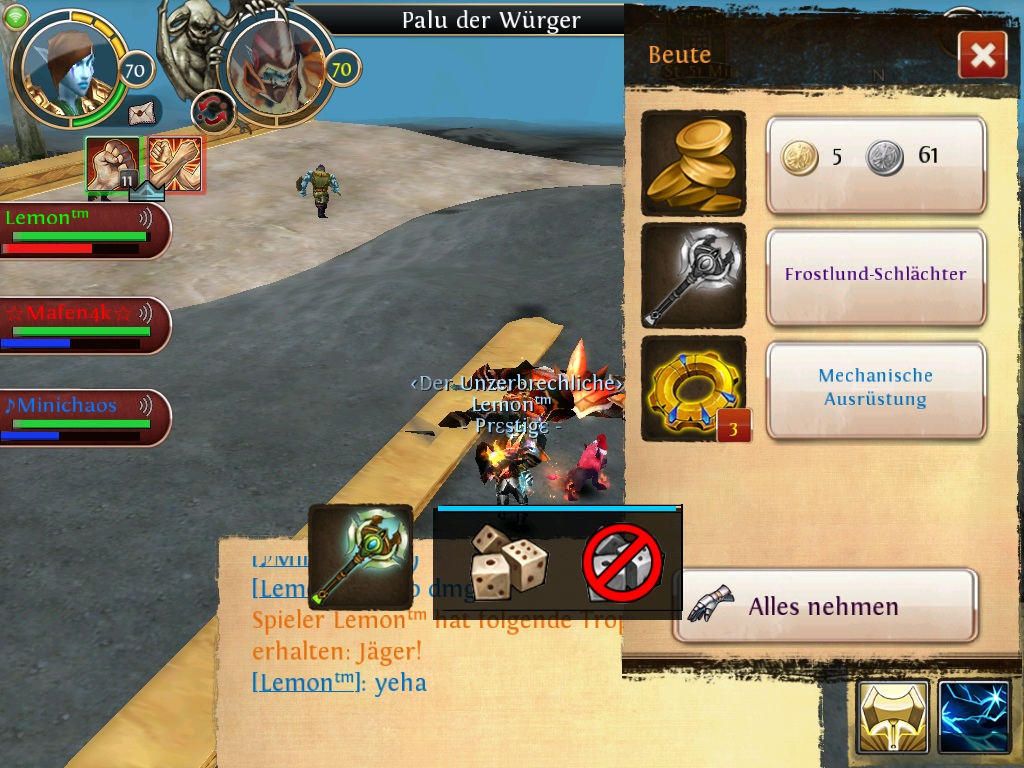Screen dimensions: 1024x768
Task: Activate the golden helmet ability
Action: click(x=892, y=717)
